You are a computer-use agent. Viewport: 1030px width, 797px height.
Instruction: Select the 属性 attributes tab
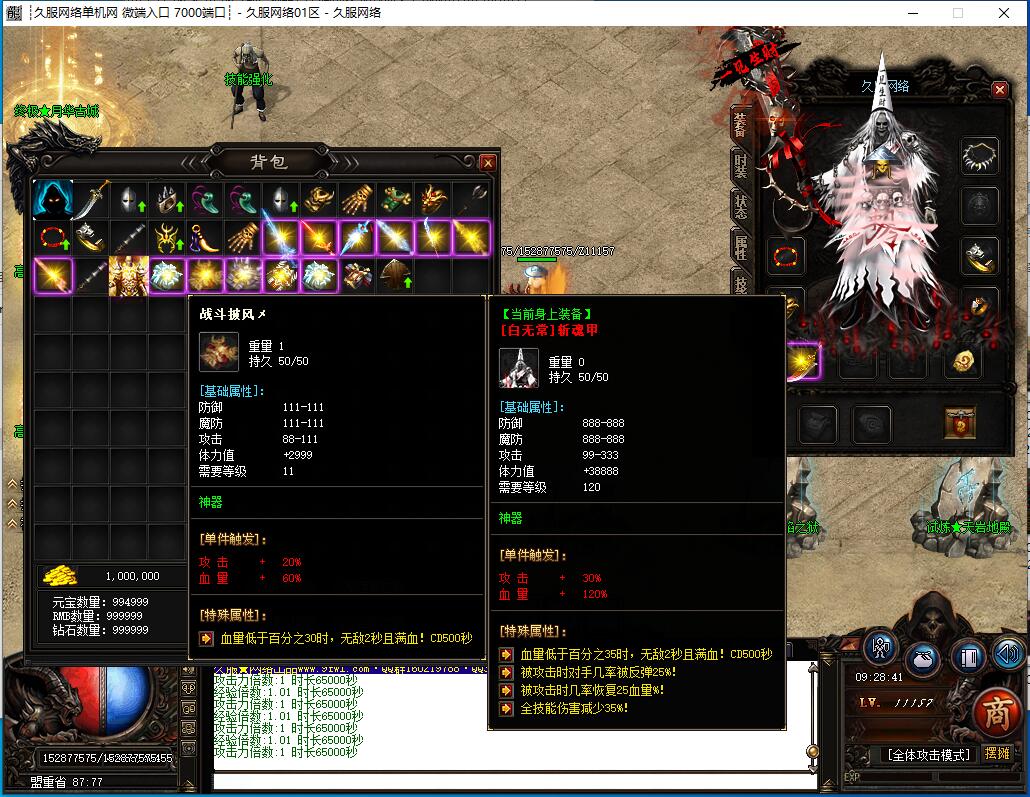click(740, 247)
